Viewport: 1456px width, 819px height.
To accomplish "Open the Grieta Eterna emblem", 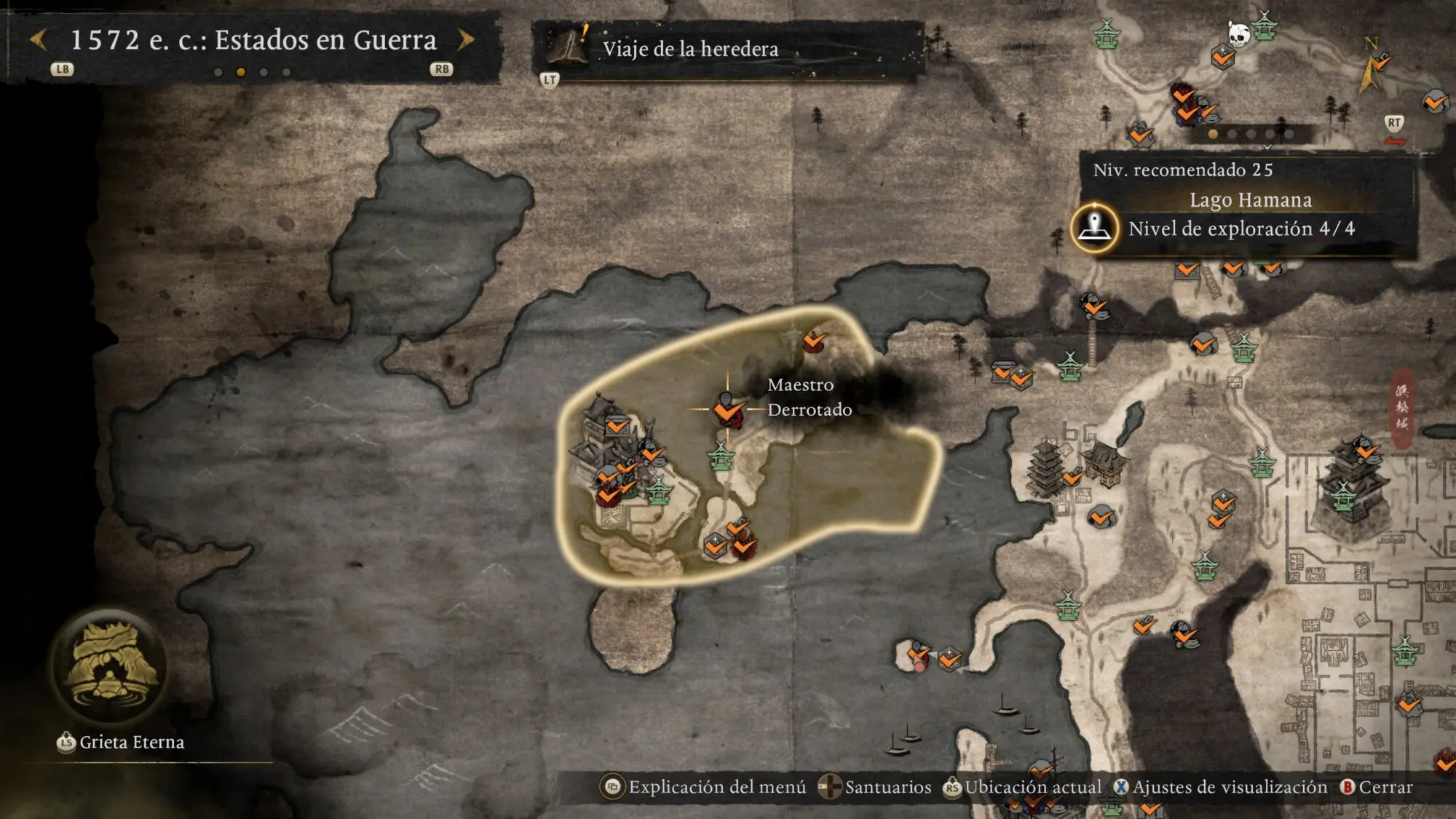I will pos(109,666).
